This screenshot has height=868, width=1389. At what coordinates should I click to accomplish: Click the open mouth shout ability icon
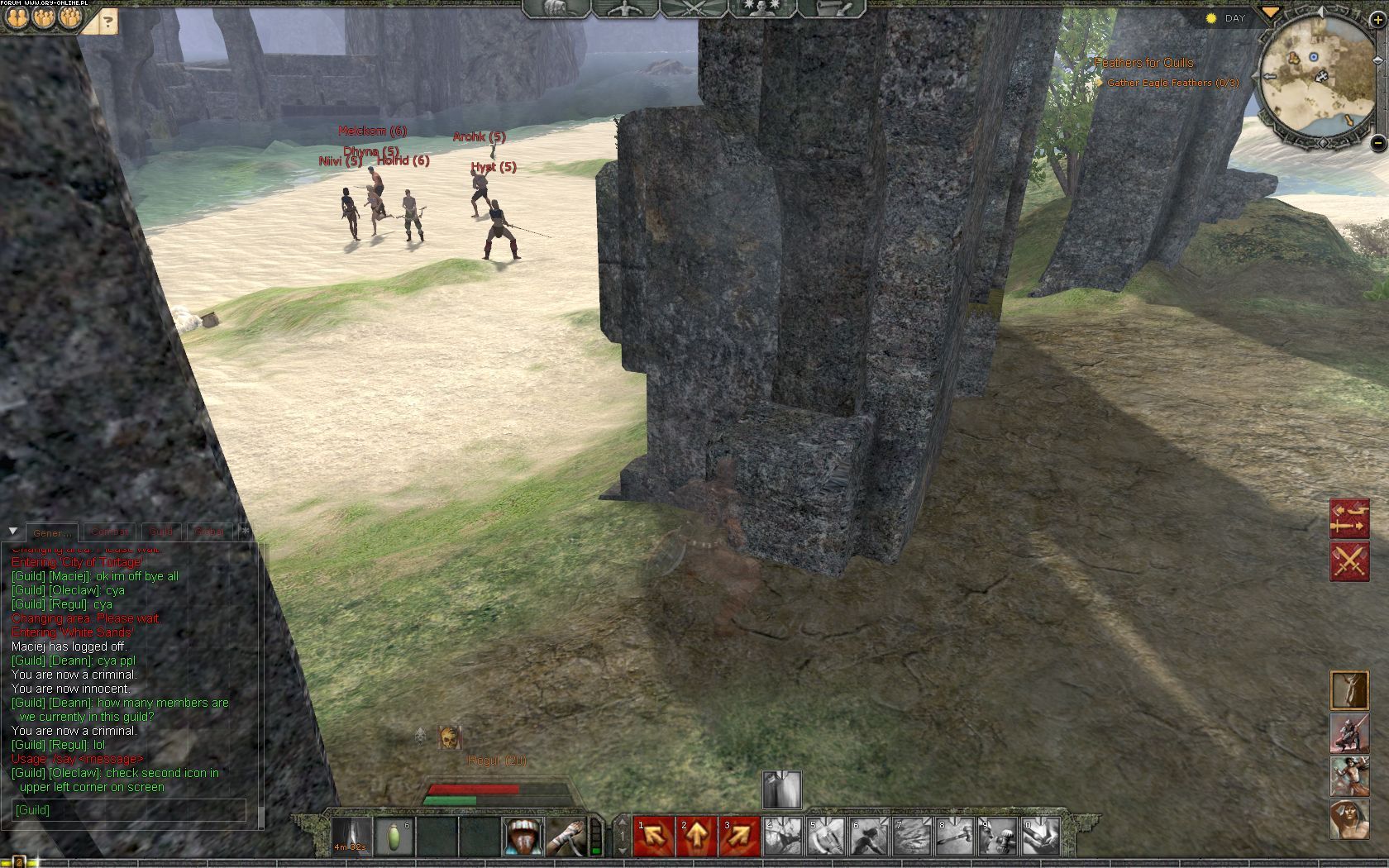523,836
